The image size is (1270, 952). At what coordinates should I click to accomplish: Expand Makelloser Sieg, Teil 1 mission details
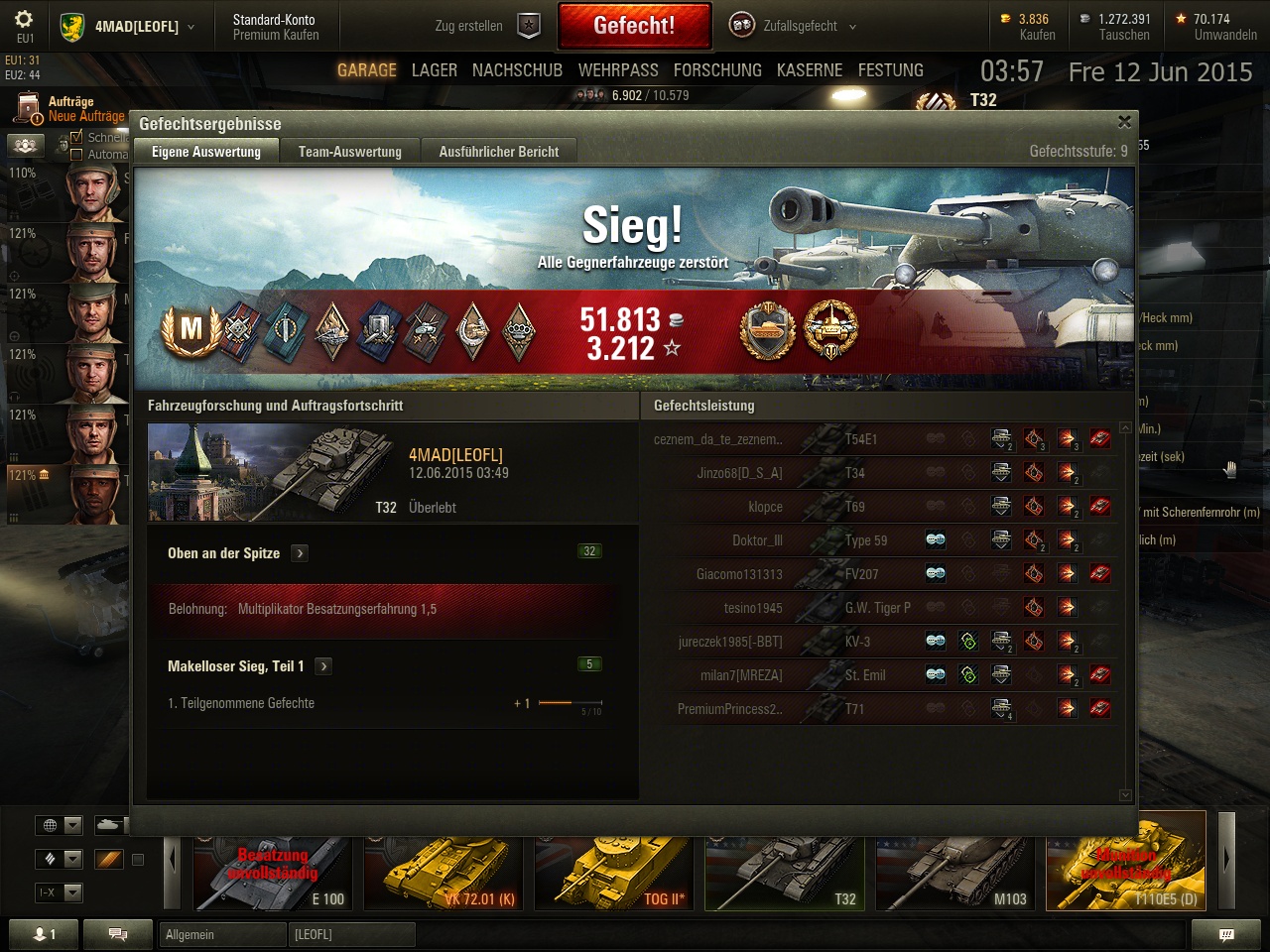click(323, 666)
